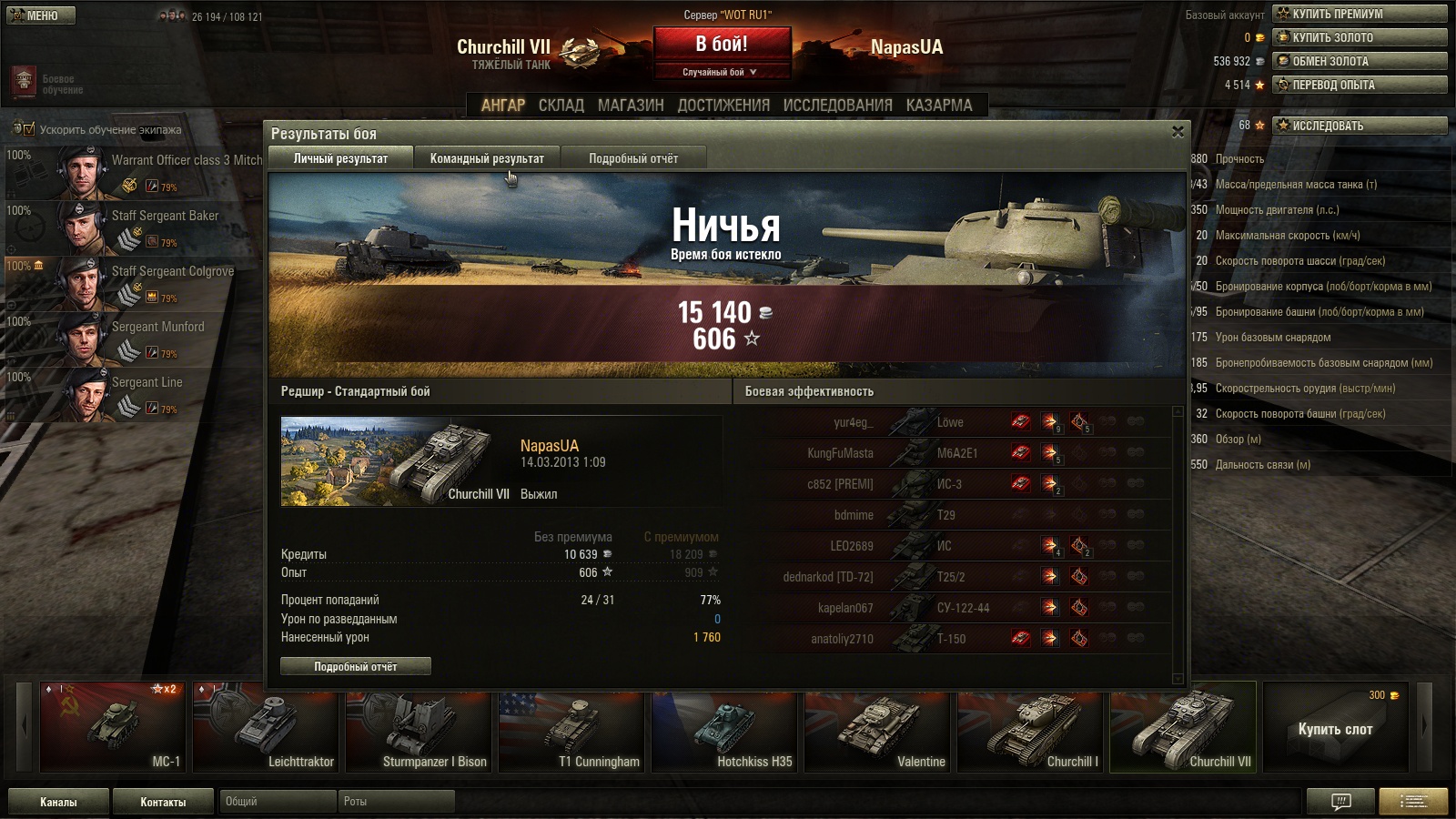Select the Подробный отчёт tab

[x=633, y=158]
